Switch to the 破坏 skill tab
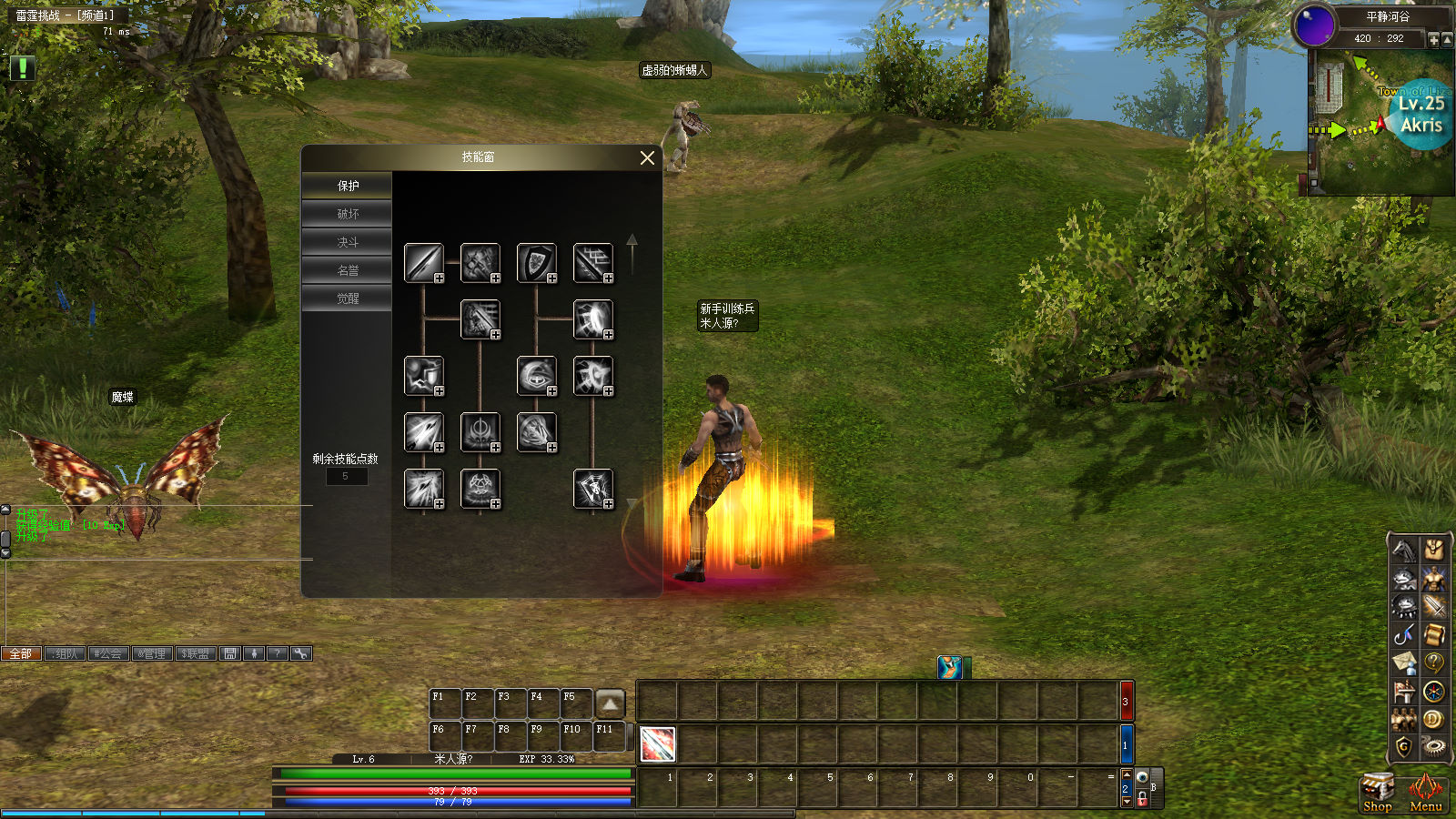Screen dimensions: 1456x819 (348, 214)
